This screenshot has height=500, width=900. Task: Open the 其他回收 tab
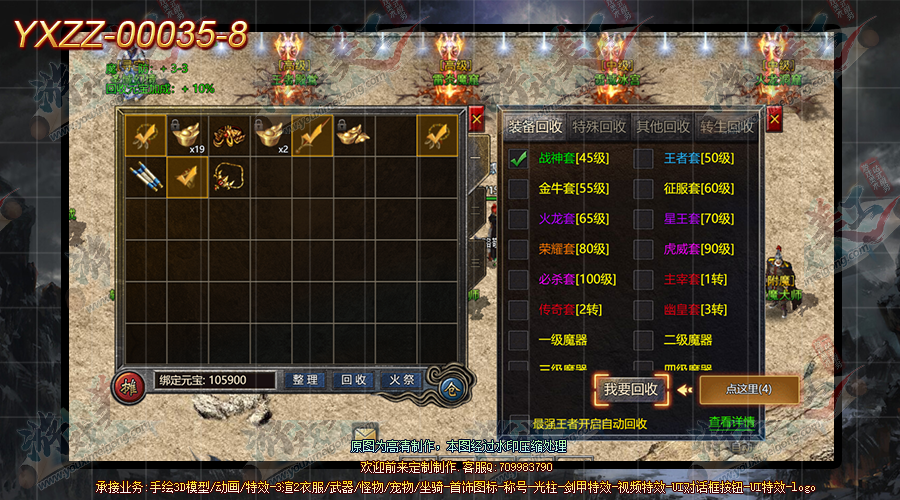pos(663,127)
